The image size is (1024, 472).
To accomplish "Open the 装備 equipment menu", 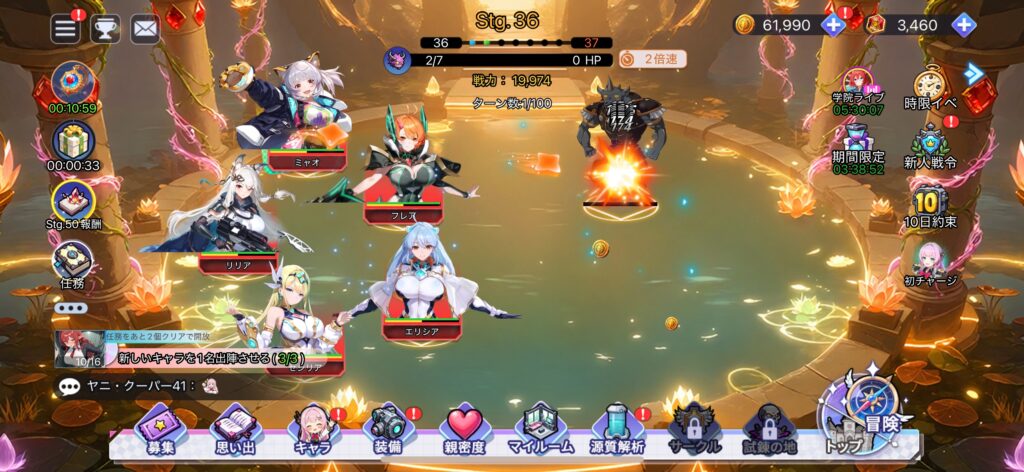I will coord(387,431).
